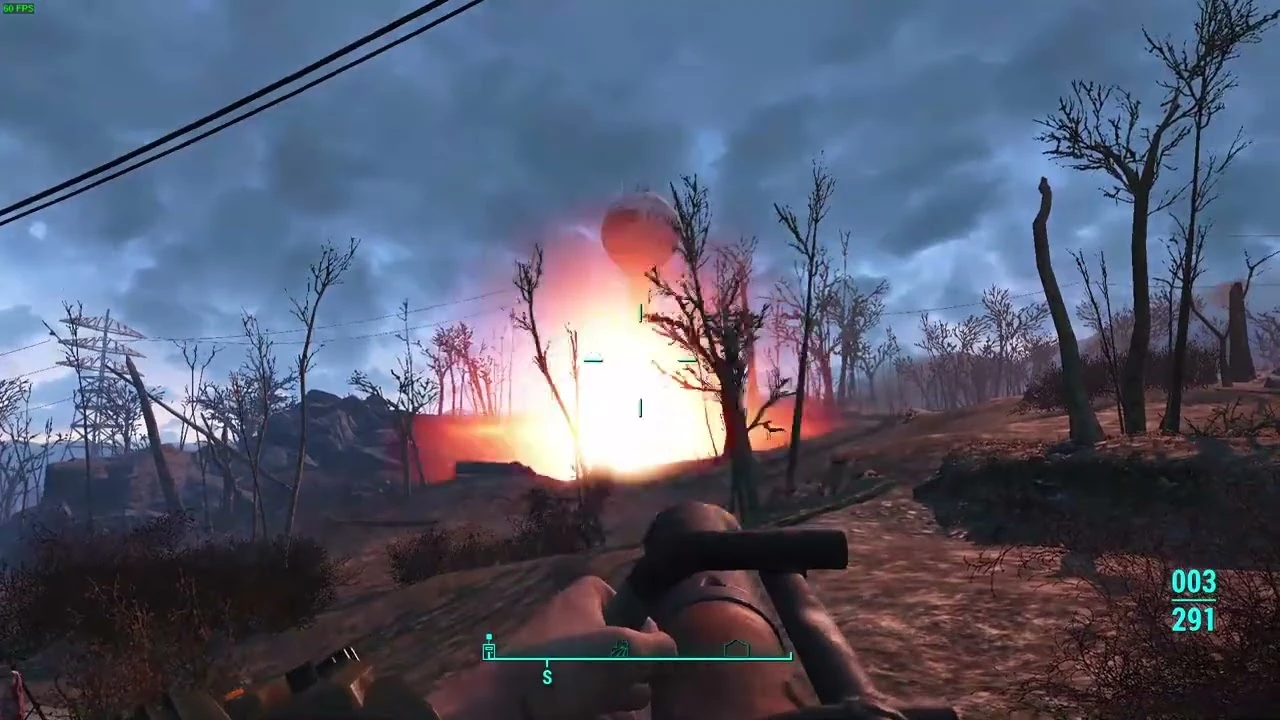This screenshot has height=720, width=1280.
Task: Click the right reticle tick mark
Action: pos(687,362)
